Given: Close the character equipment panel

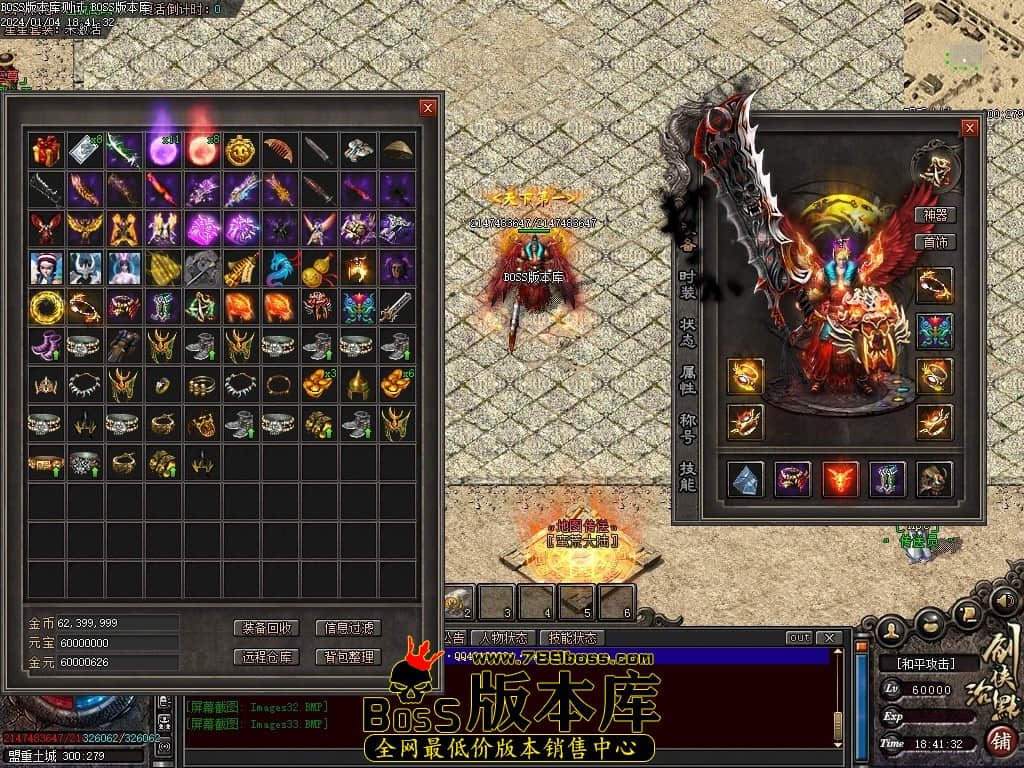Looking at the screenshot, I should [969, 128].
